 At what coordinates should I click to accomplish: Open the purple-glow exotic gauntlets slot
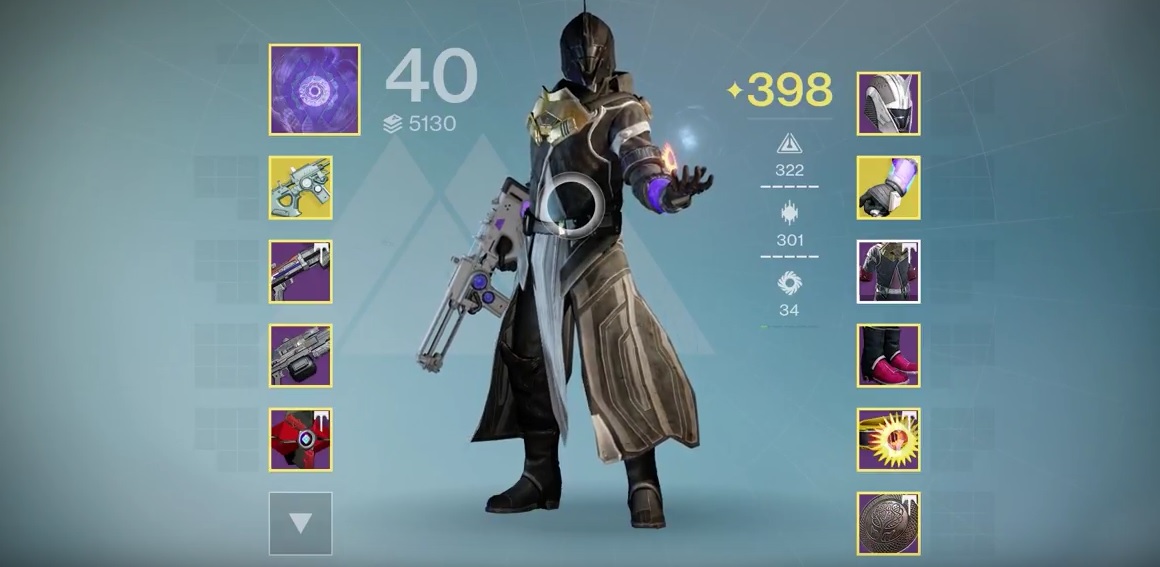[x=888, y=187]
